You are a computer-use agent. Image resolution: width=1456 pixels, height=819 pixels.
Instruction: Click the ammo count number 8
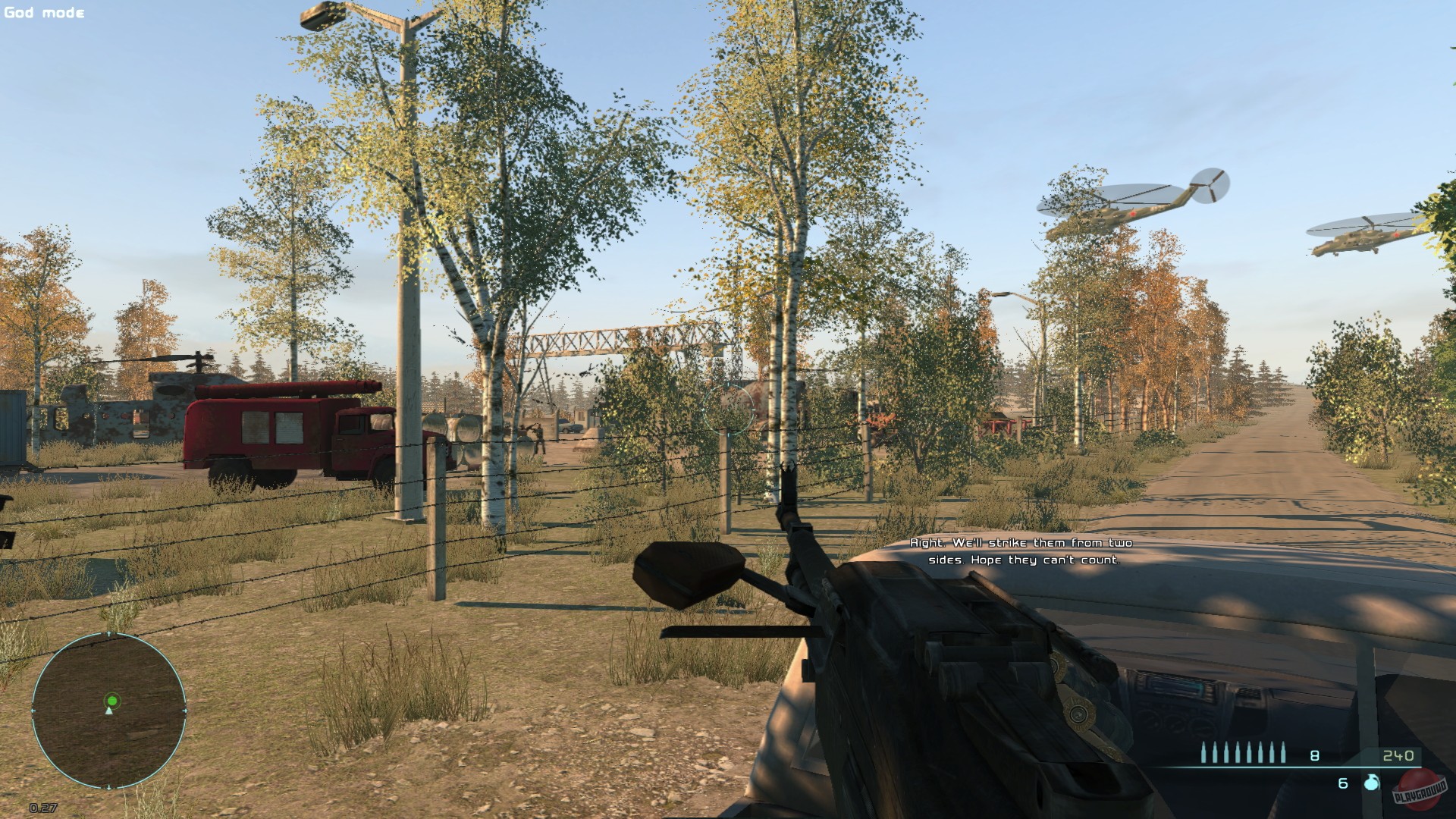coord(1314,756)
